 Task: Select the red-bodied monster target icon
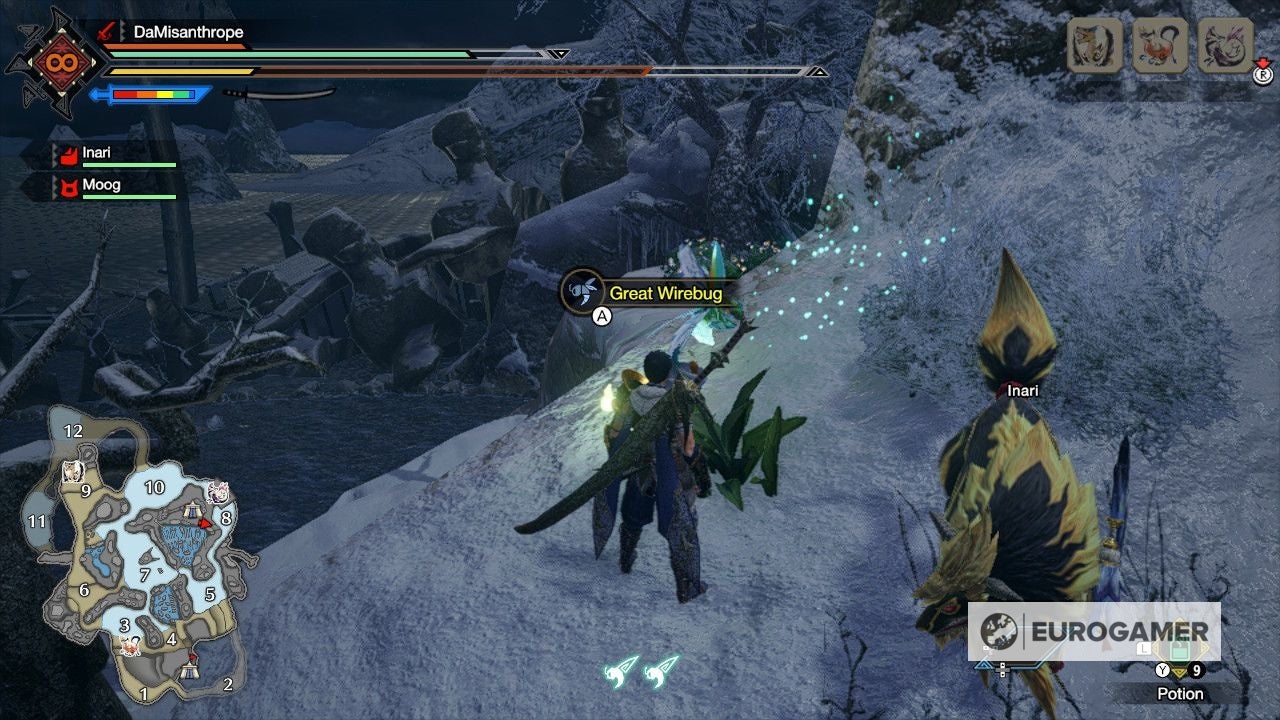pos(1160,45)
